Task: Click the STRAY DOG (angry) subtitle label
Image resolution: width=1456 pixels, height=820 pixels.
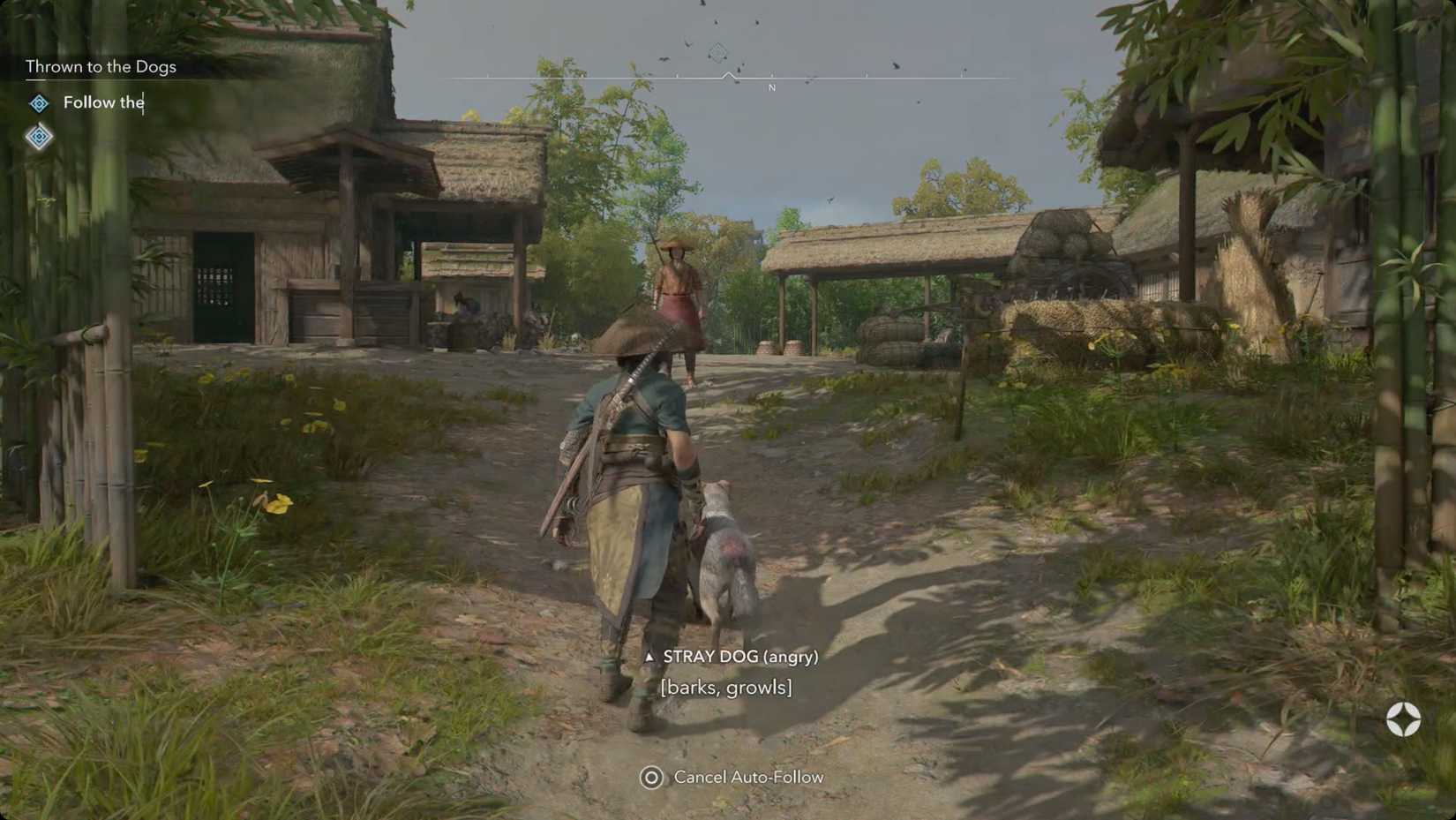Action: (741, 657)
